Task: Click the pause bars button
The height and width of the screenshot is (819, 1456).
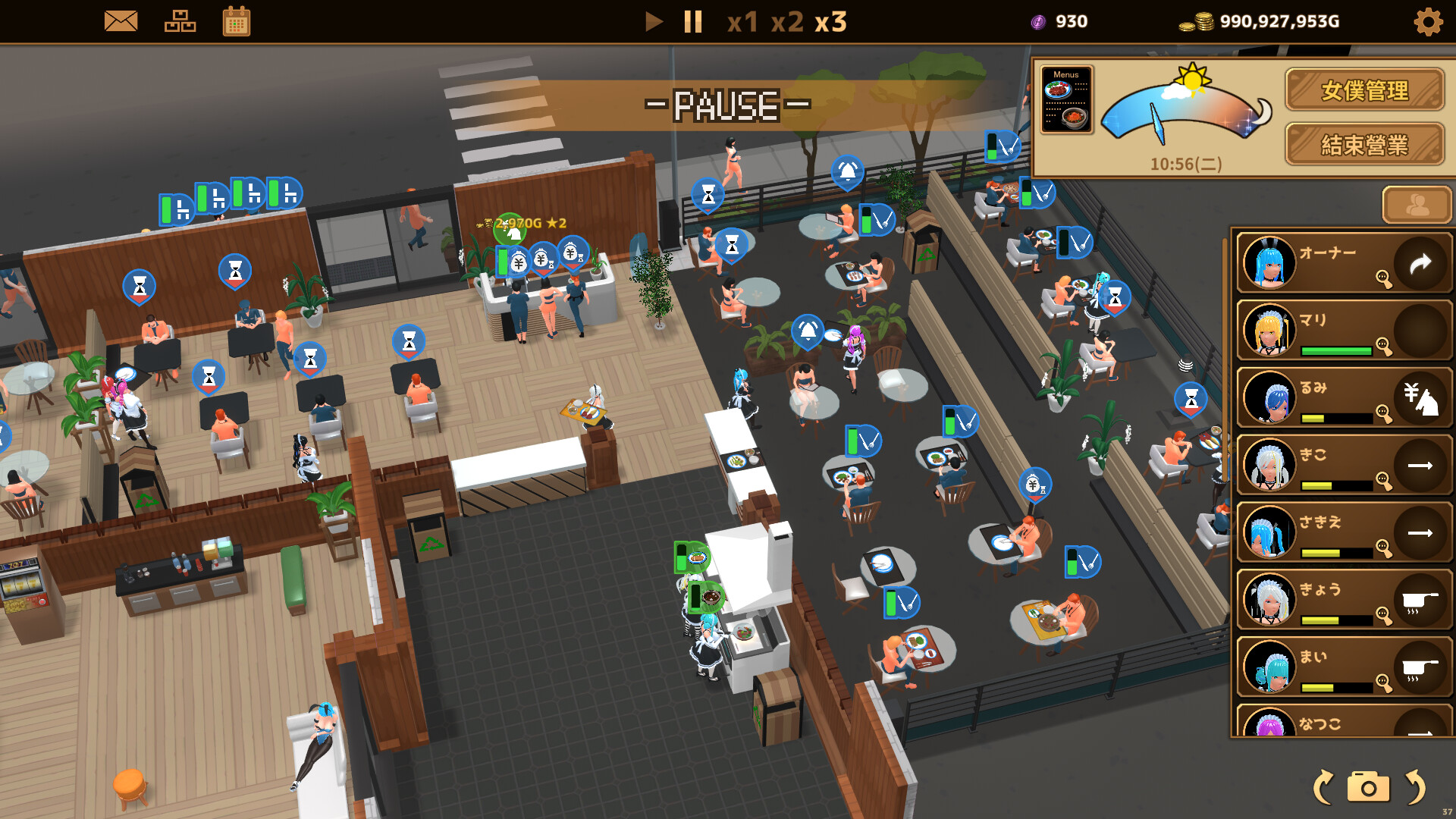Action: (x=693, y=21)
